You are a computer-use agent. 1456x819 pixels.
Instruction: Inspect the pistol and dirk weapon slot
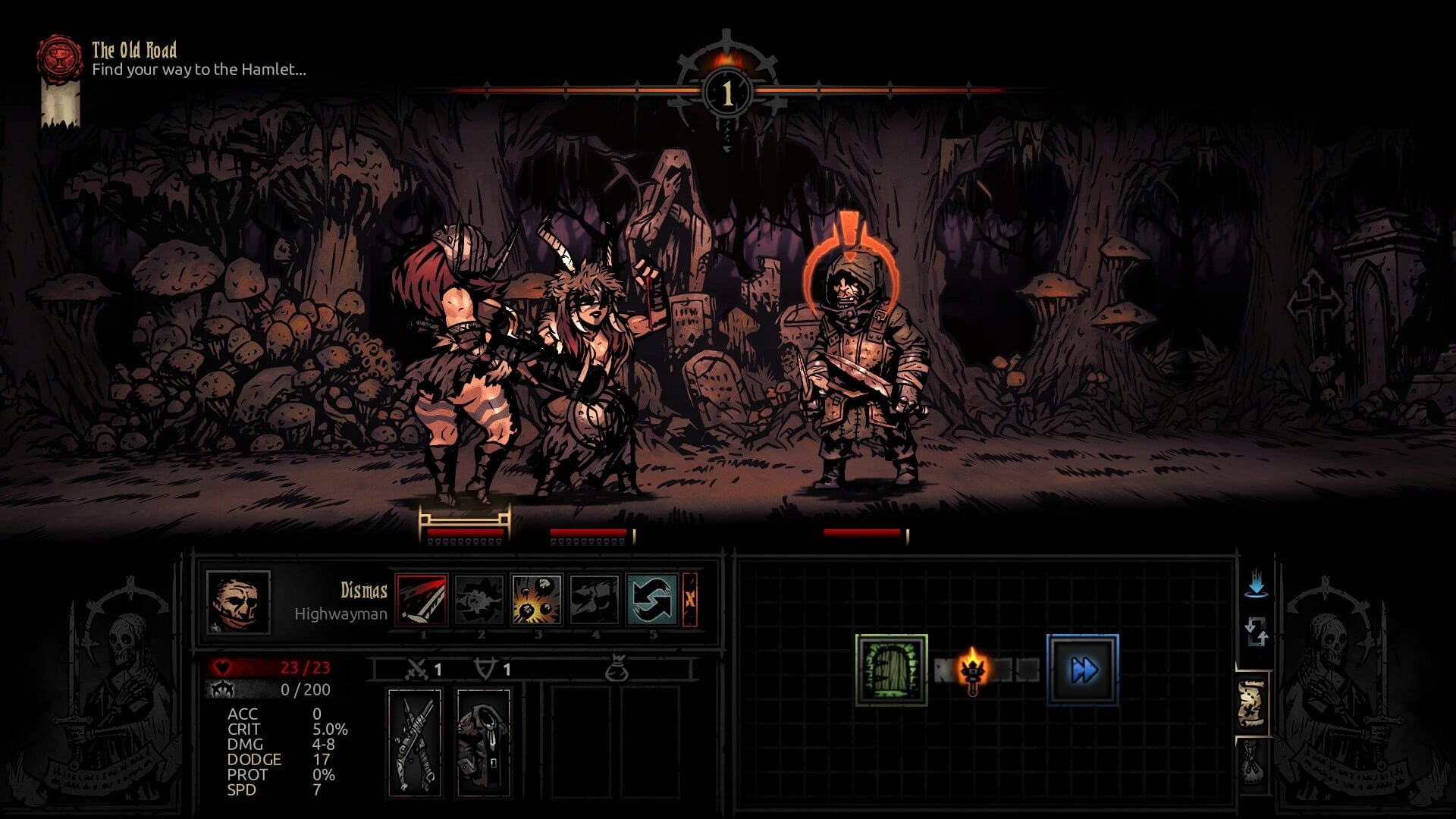(x=415, y=742)
